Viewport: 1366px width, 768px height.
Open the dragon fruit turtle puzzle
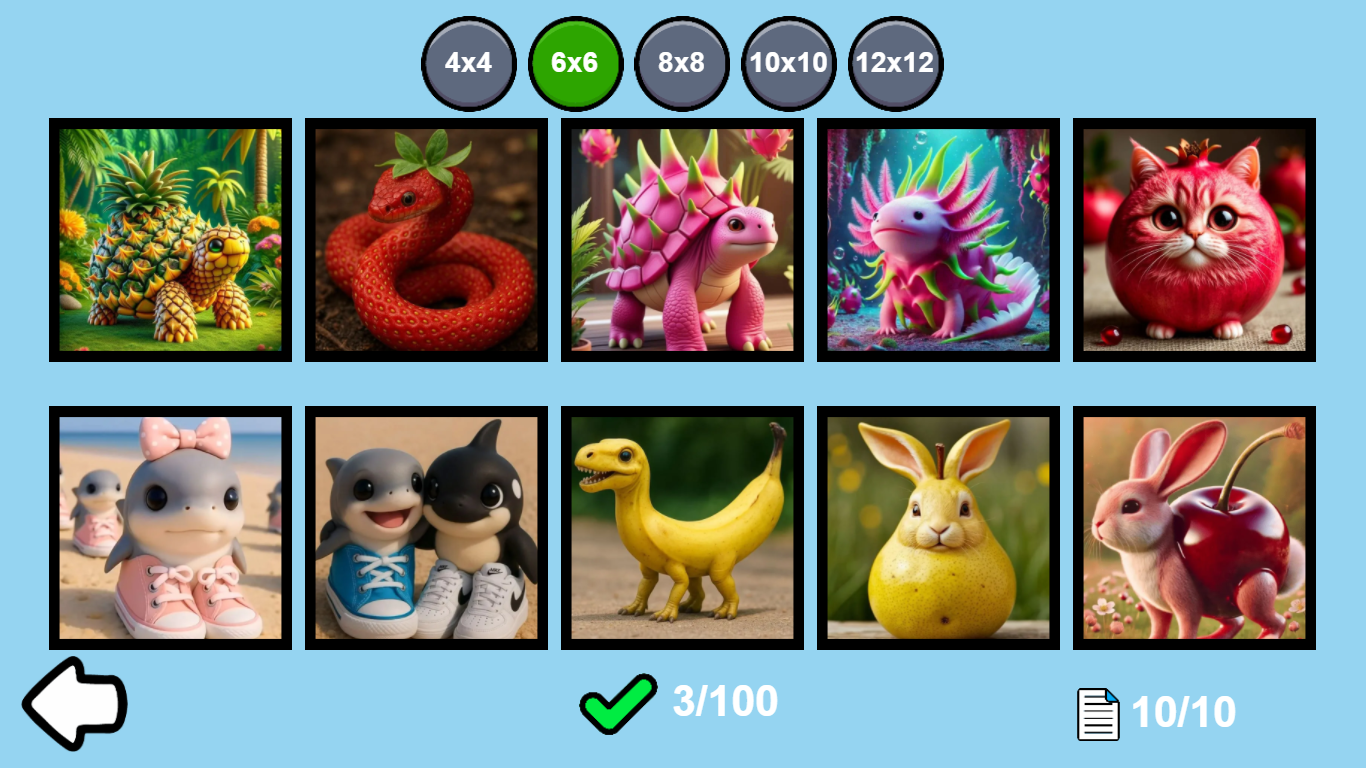tap(682, 239)
